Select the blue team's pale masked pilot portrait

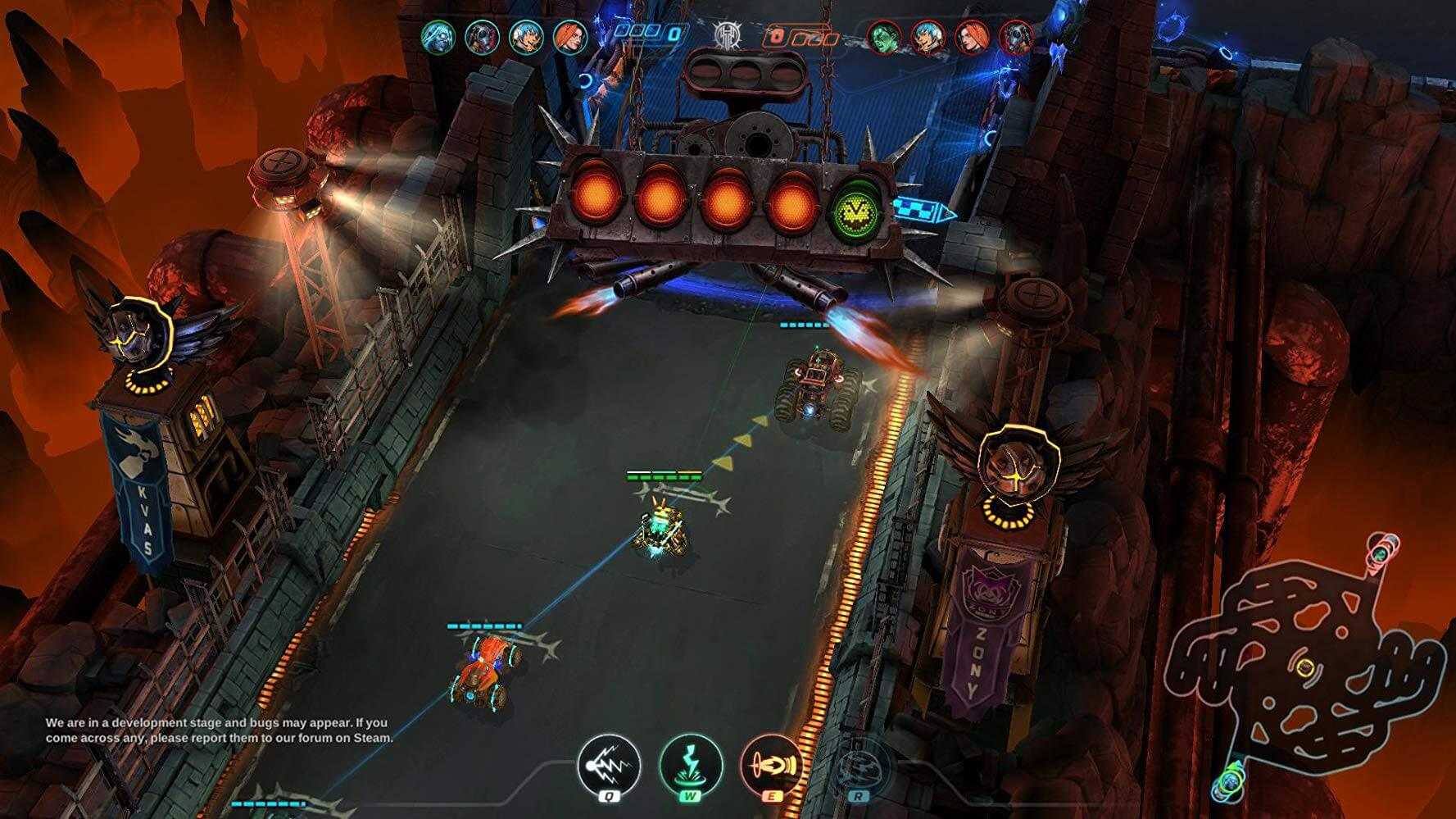[x=438, y=37]
